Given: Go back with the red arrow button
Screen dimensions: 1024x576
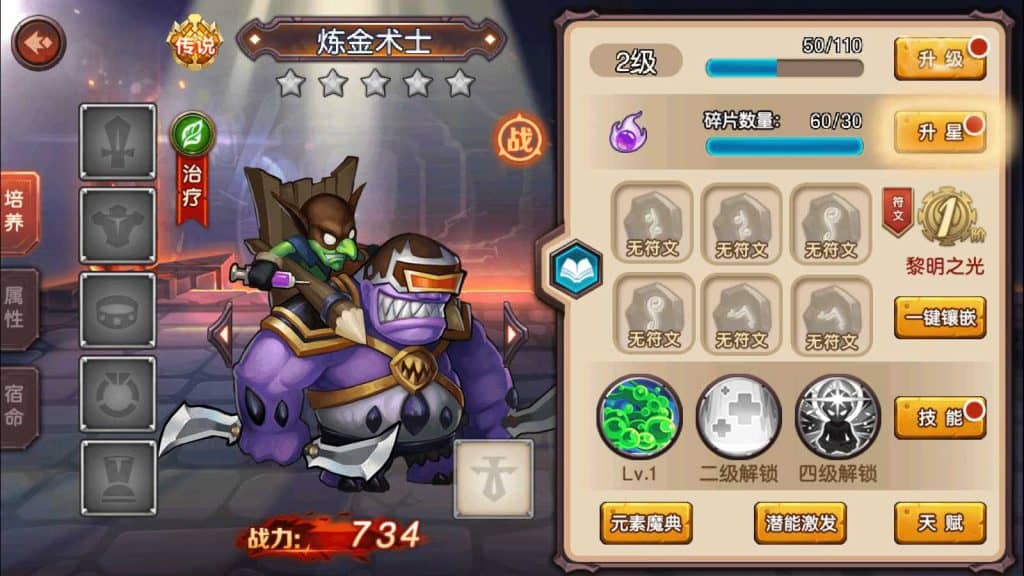Looking at the screenshot, I should 38,43.
